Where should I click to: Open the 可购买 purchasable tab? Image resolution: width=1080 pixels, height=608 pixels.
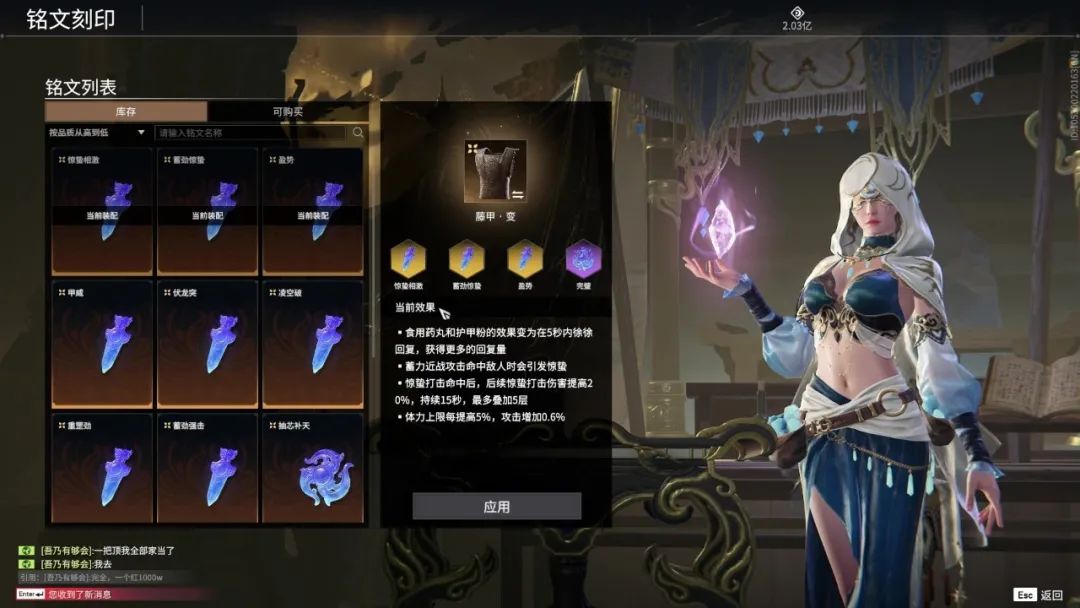coord(288,112)
